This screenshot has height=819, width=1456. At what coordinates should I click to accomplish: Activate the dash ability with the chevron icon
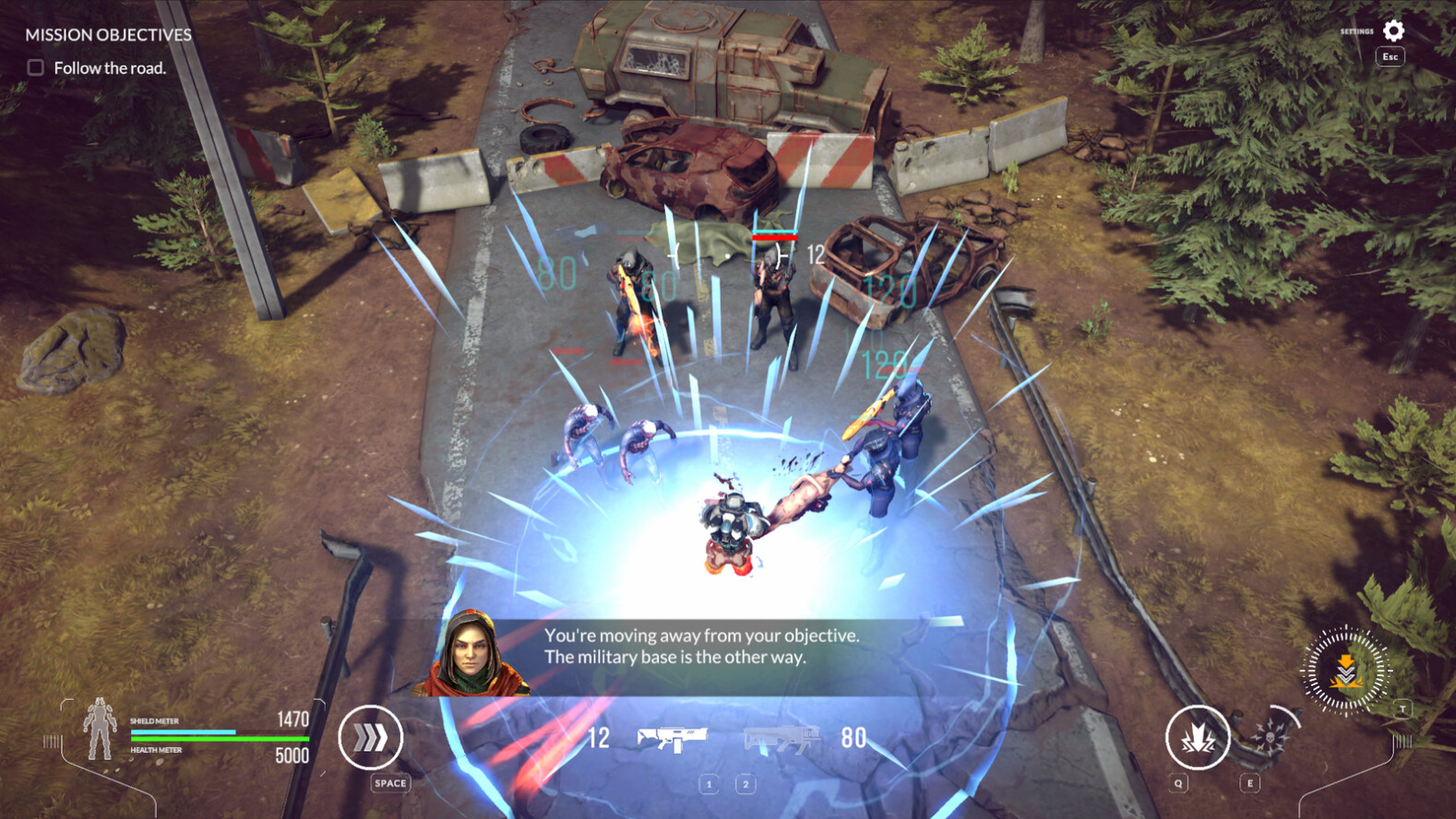(372, 738)
